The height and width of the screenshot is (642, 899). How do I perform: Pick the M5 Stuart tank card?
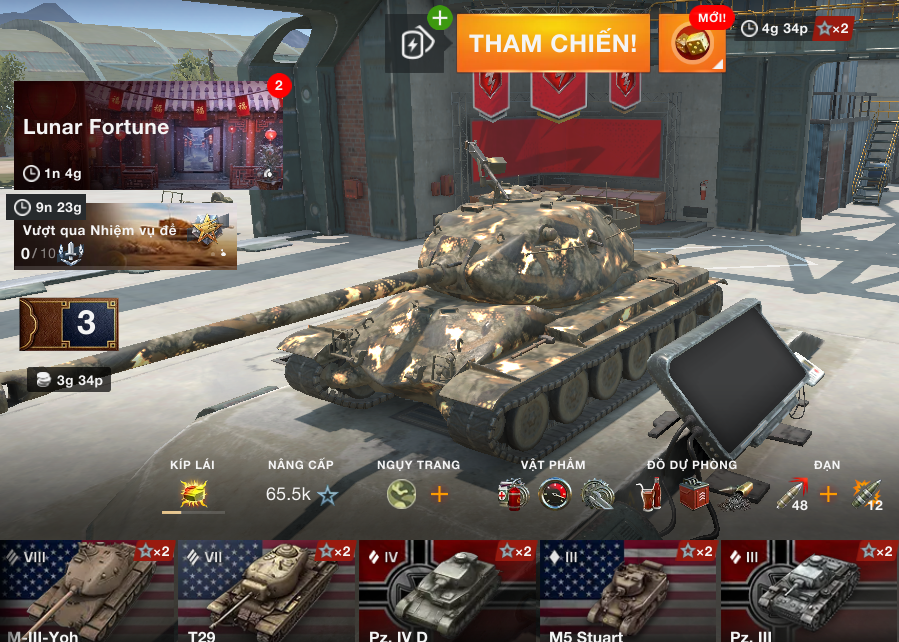tap(628, 591)
